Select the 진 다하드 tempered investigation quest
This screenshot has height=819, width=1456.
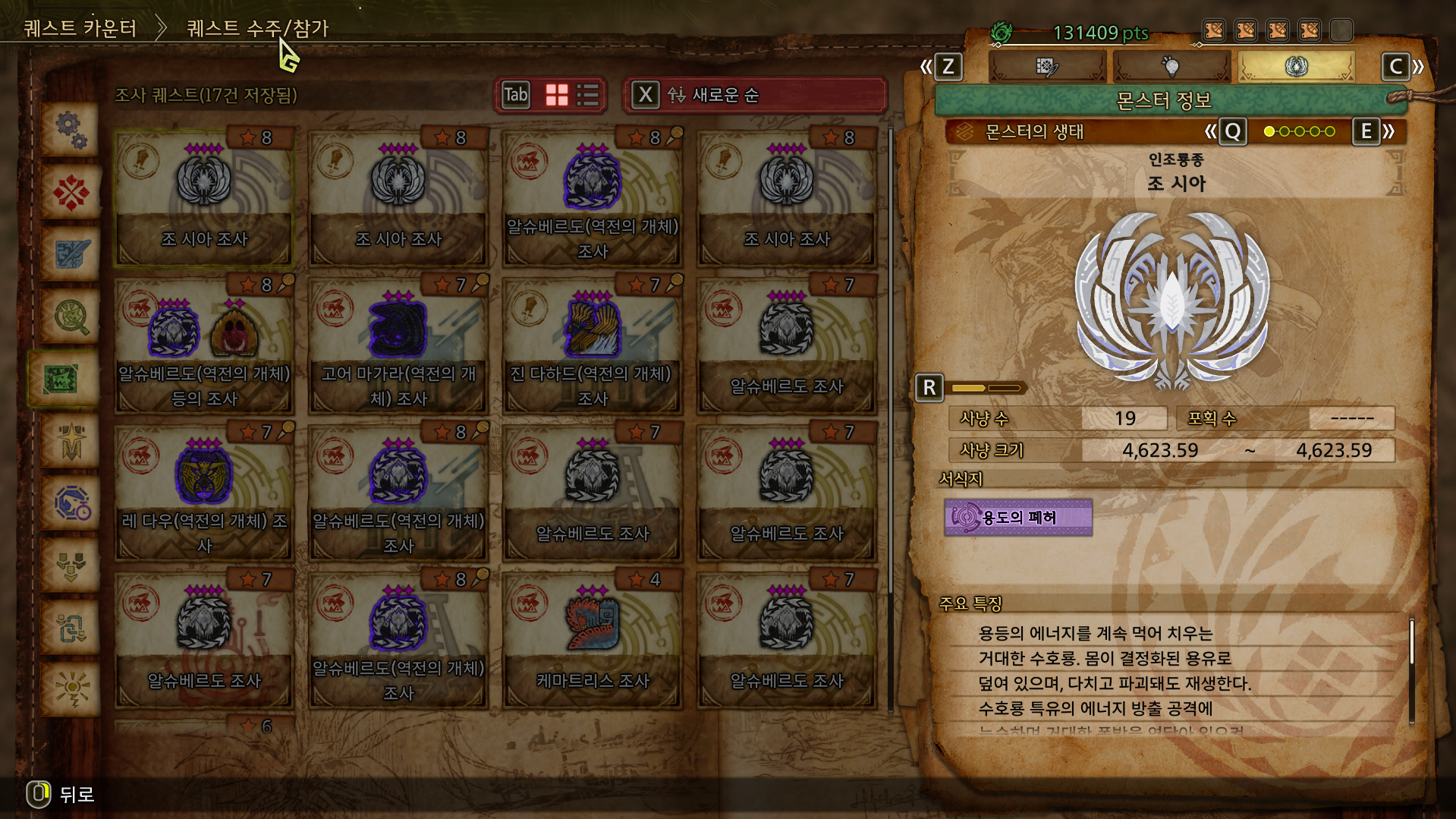(592, 345)
